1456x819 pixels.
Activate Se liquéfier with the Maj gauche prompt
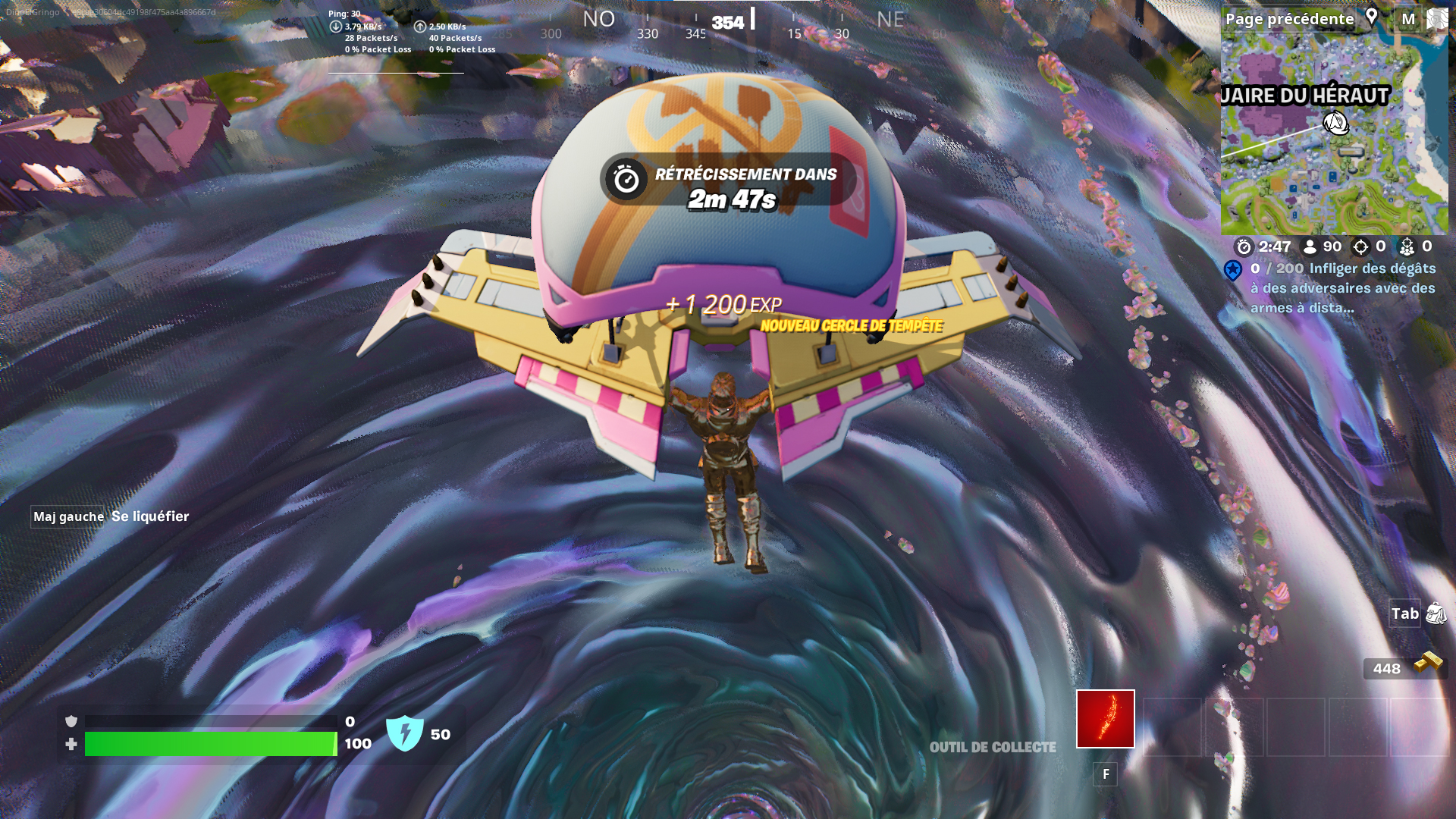[x=67, y=516]
